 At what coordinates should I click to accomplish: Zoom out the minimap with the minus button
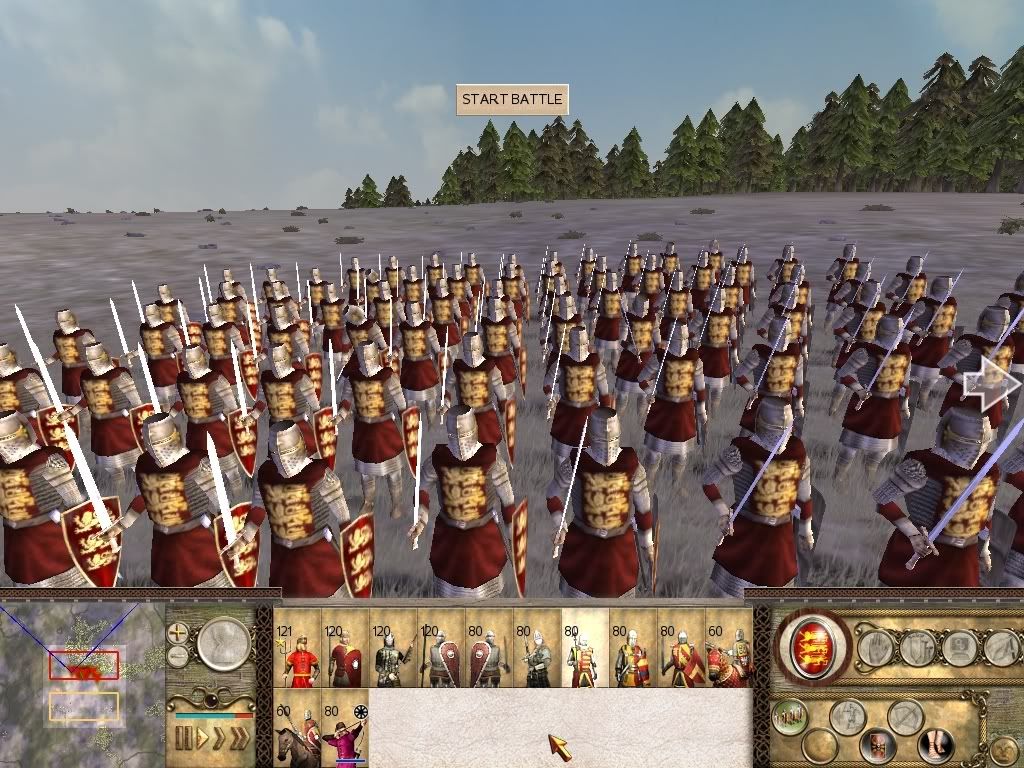point(179,656)
